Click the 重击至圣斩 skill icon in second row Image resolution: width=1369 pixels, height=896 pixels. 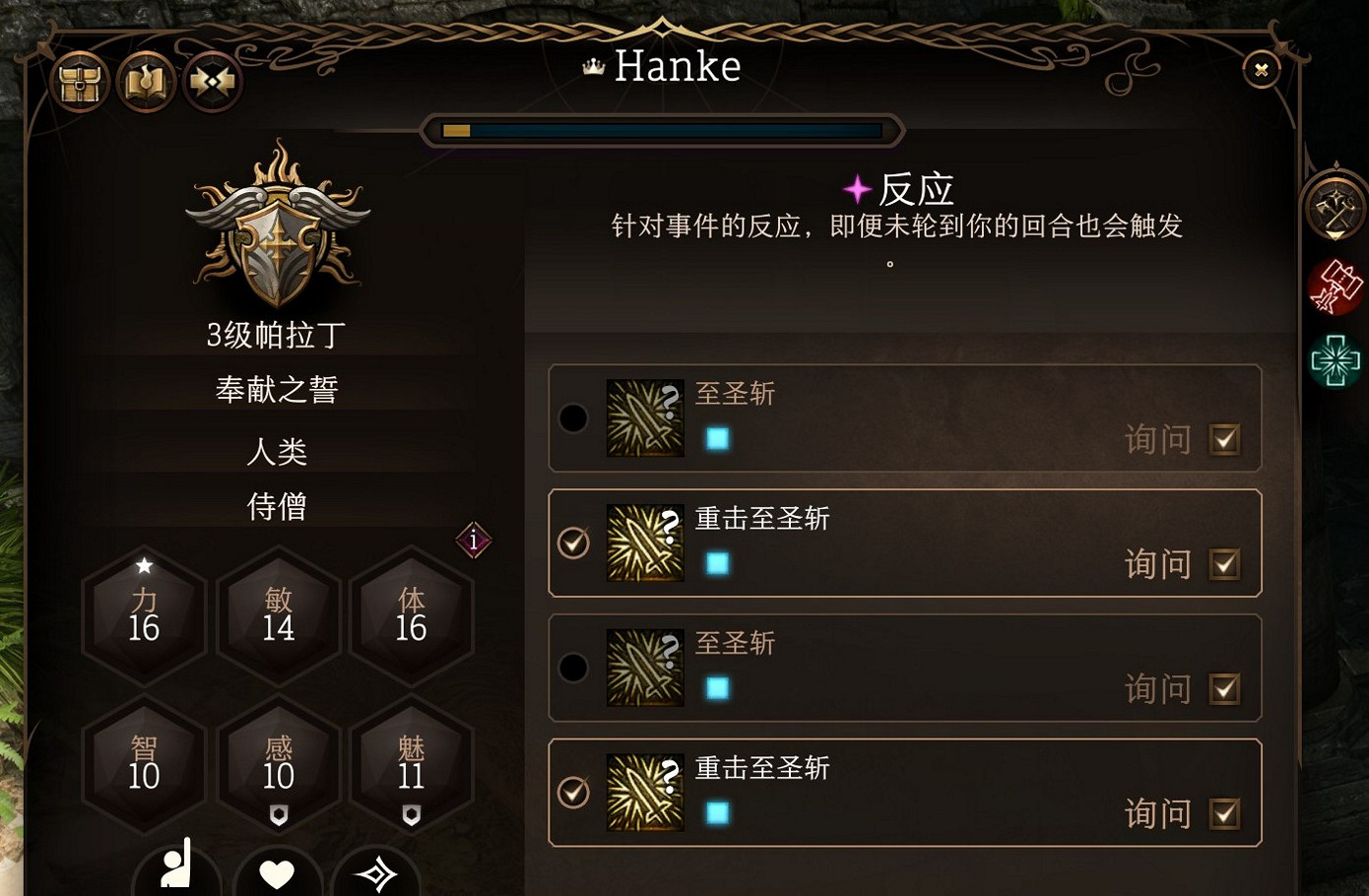645,543
